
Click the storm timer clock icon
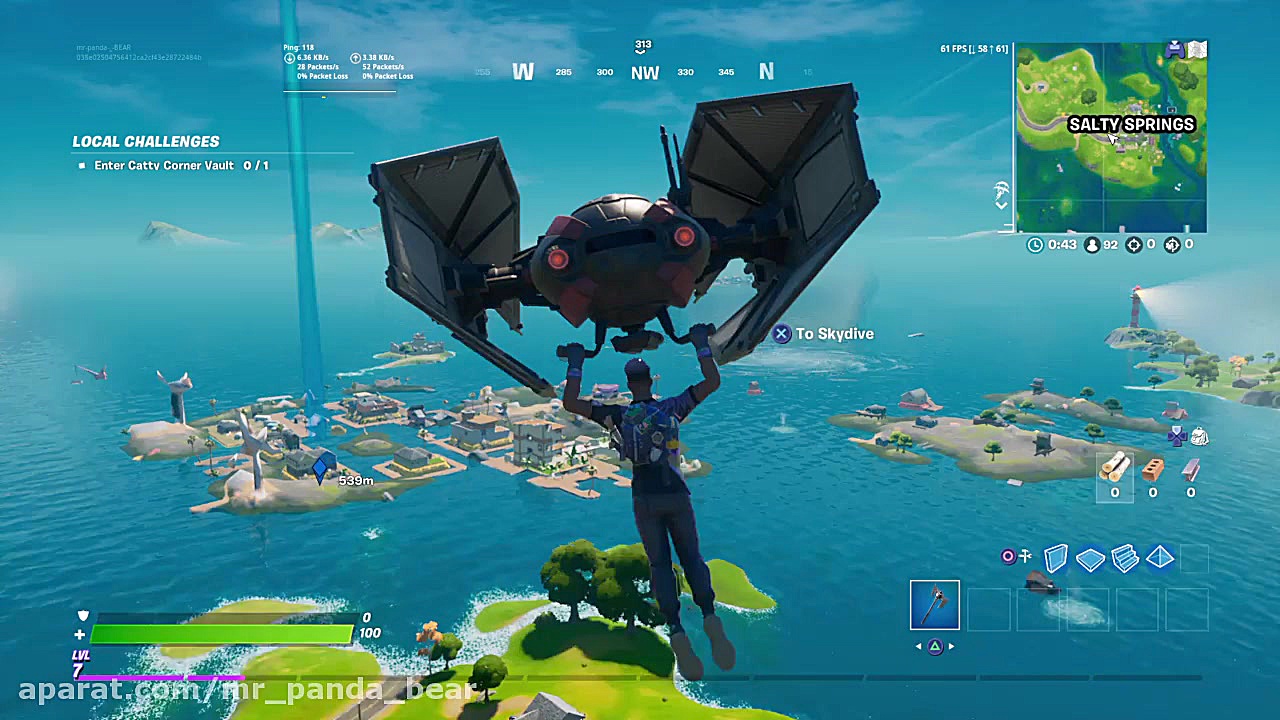(1035, 244)
